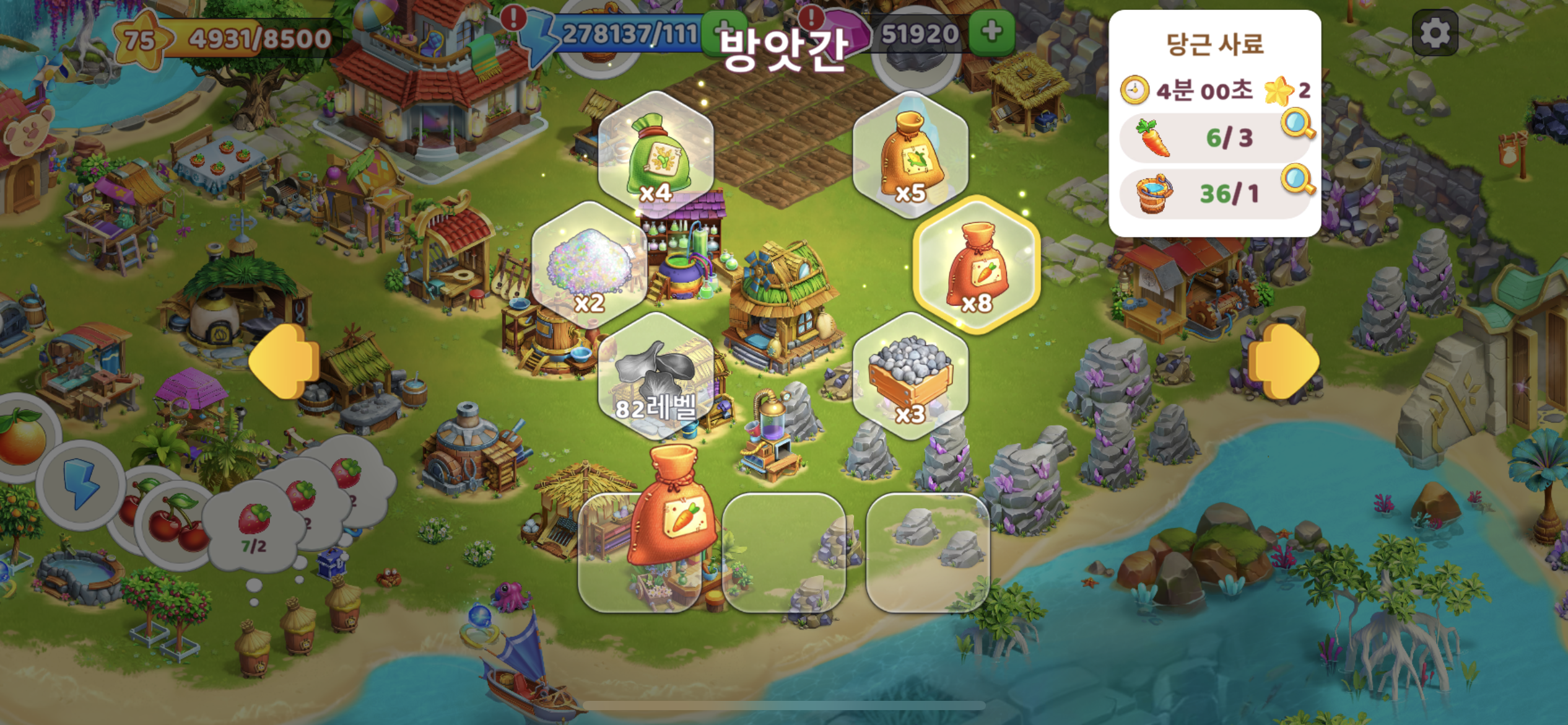Screen dimensions: 1568x725
Task: Open the cherry order bubble
Action: point(173,524)
